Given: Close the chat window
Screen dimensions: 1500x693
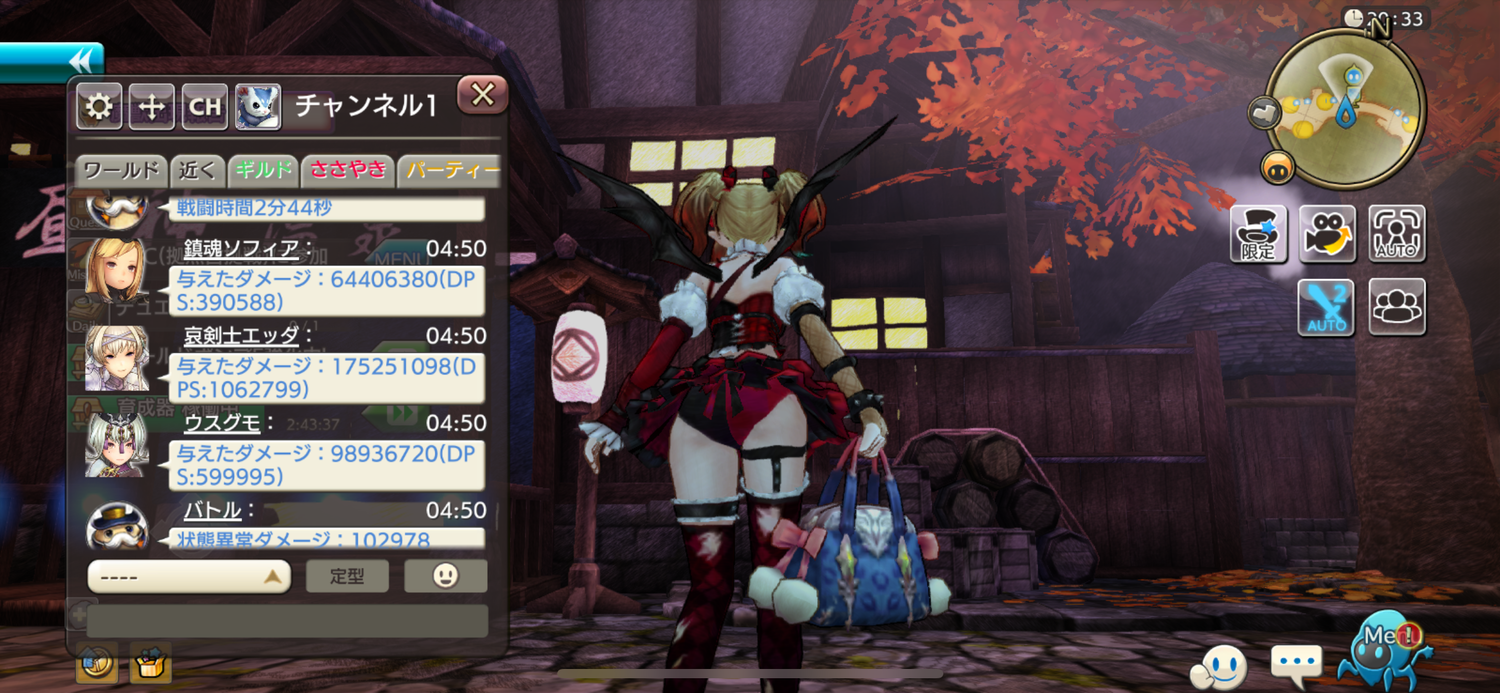Looking at the screenshot, I should [483, 95].
